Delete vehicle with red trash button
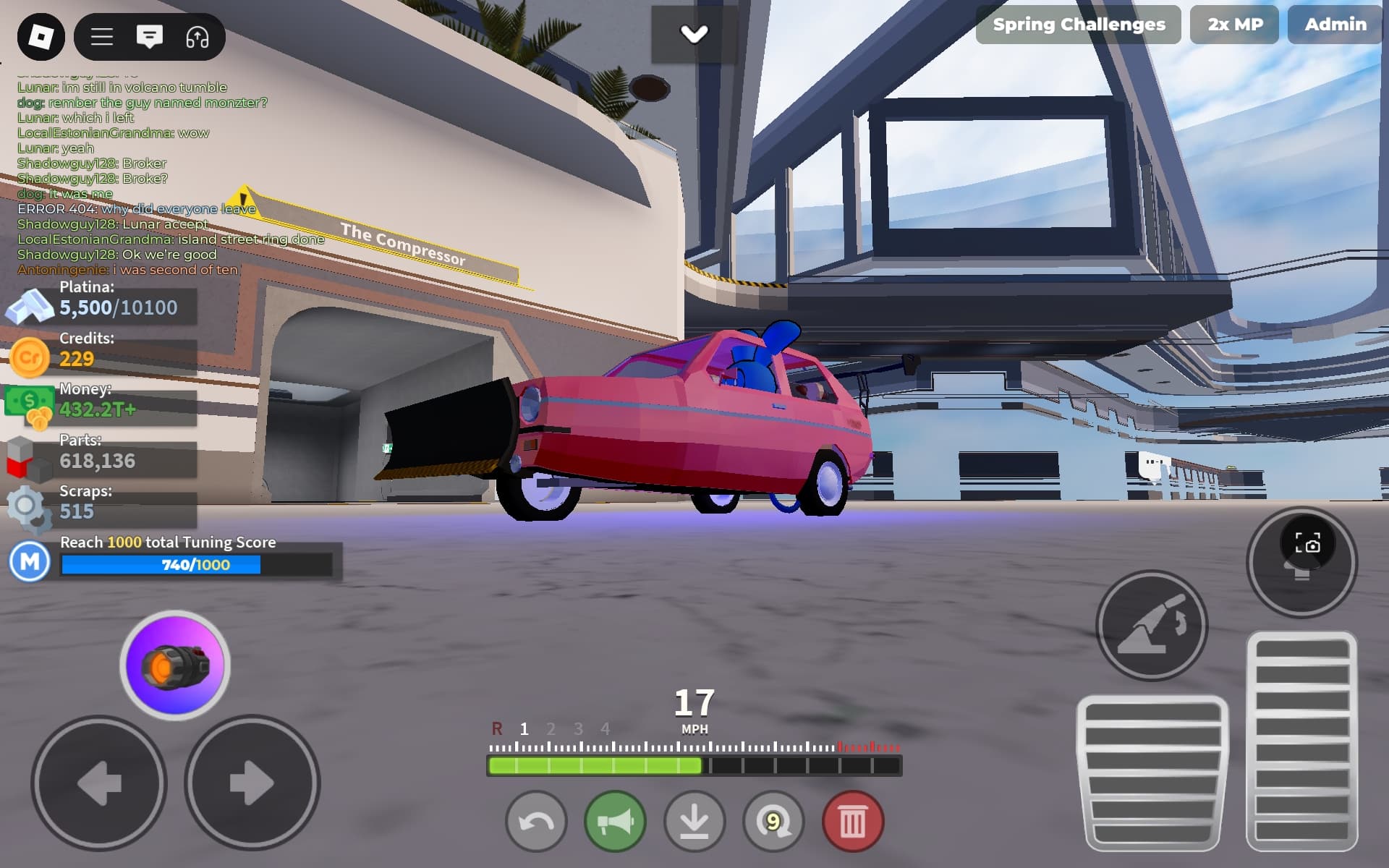The height and width of the screenshot is (868, 1389). 852,822
